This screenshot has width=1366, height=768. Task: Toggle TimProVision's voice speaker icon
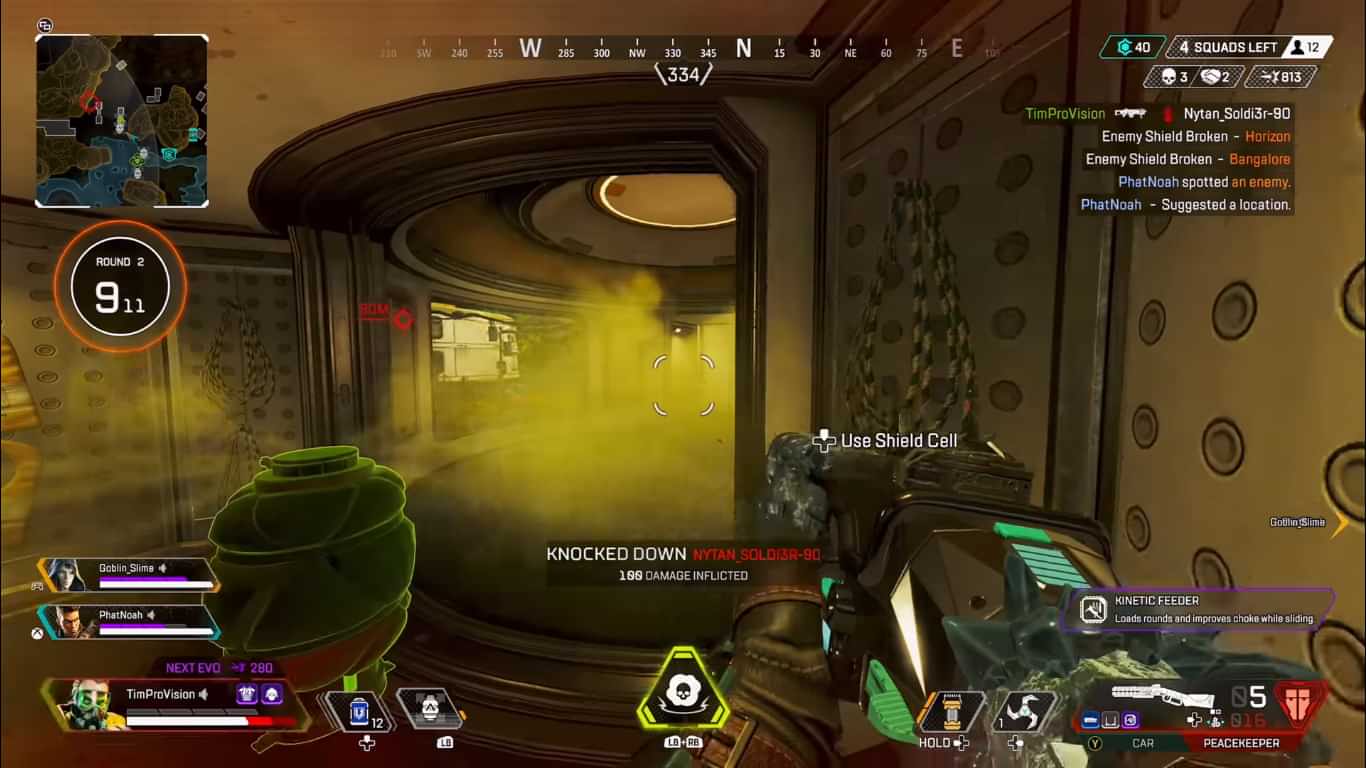(204, 694)
